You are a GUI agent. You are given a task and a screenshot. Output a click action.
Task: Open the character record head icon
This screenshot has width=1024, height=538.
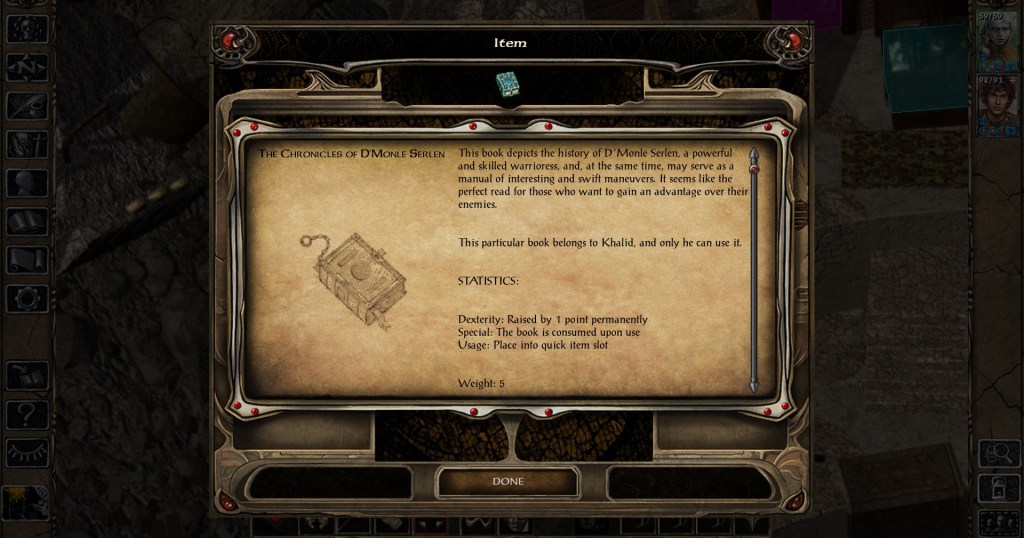click(x=27, y=183)
